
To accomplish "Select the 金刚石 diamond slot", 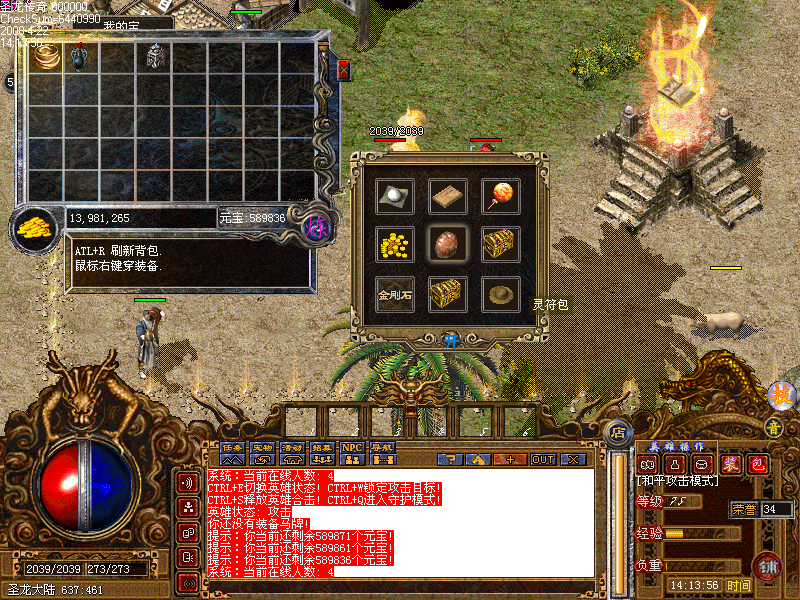I will [395, 294].
